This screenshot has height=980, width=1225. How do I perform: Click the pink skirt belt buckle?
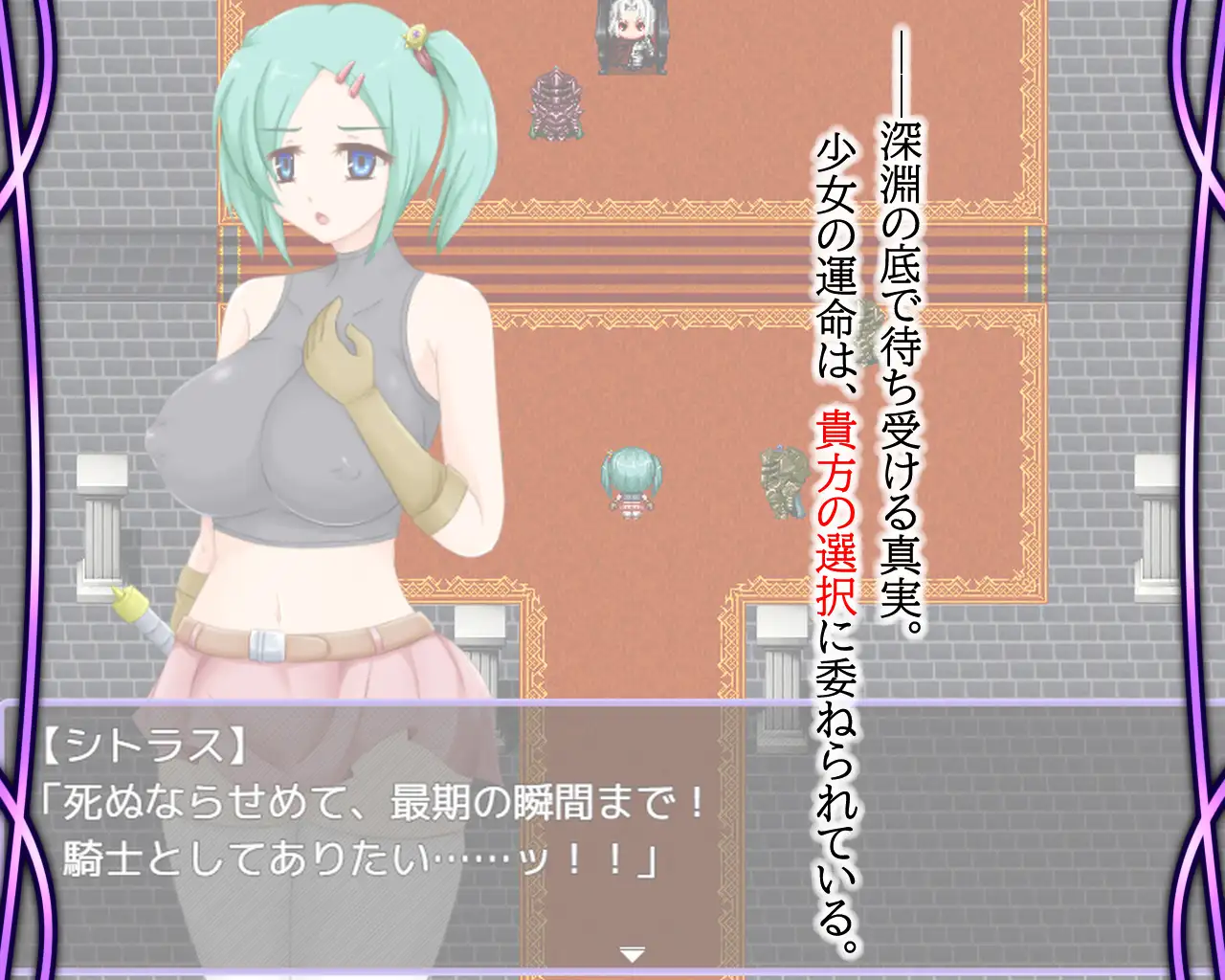tap(264, 644)
